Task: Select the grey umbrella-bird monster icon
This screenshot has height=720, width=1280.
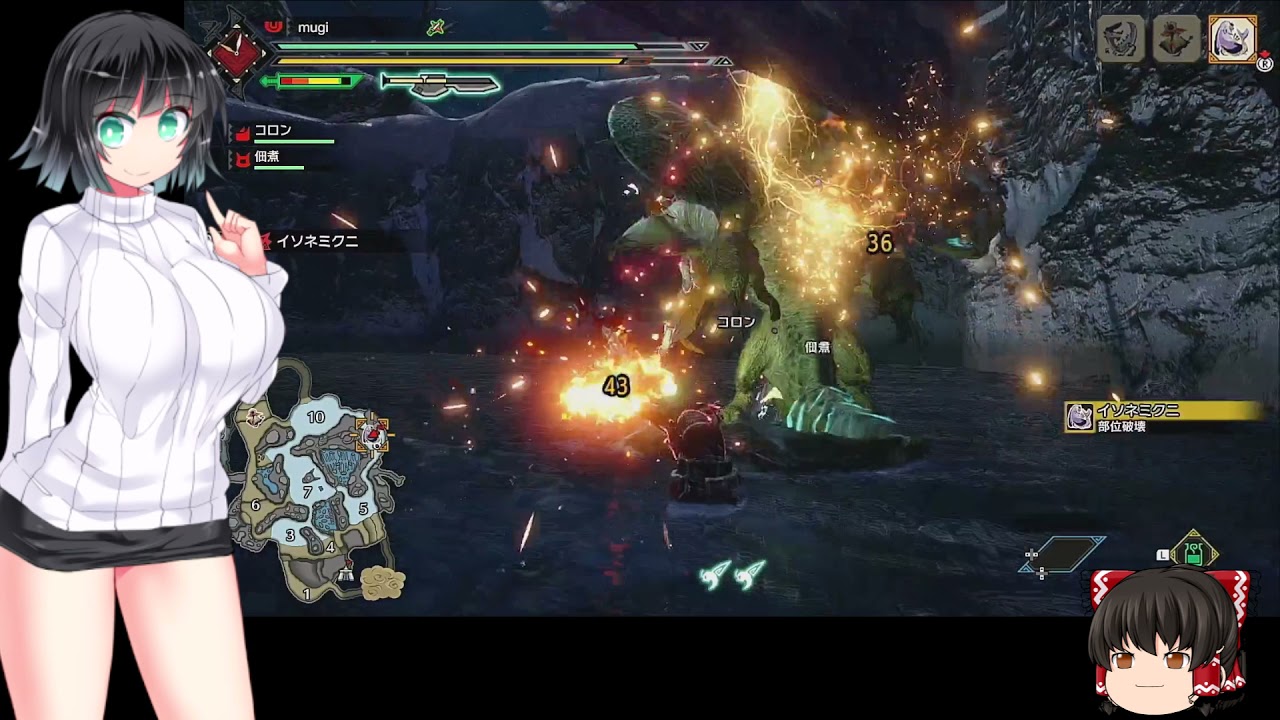Action: (1176, 40)
